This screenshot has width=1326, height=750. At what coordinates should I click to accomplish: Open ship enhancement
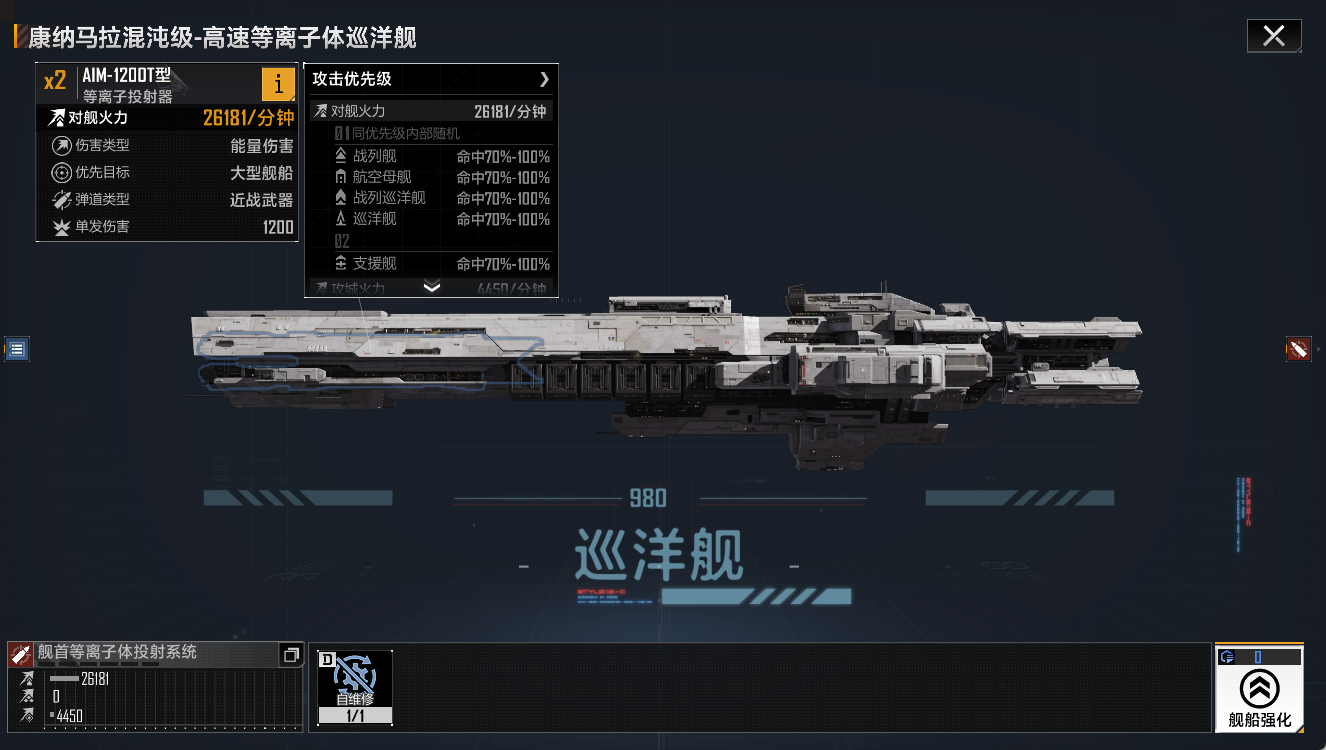pyautogui.click(x=1259, y=689)
